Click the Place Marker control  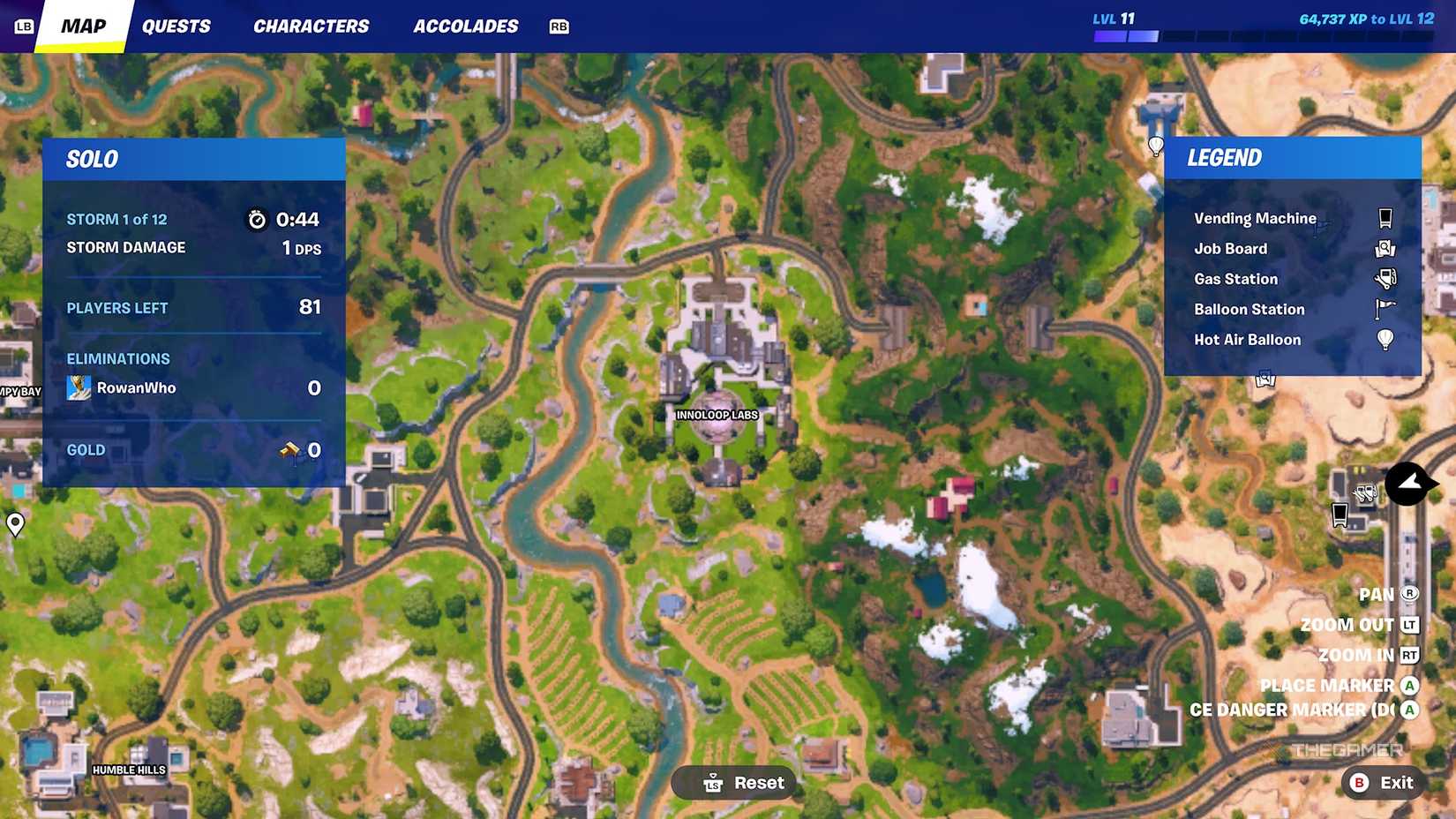(1327, 685)
